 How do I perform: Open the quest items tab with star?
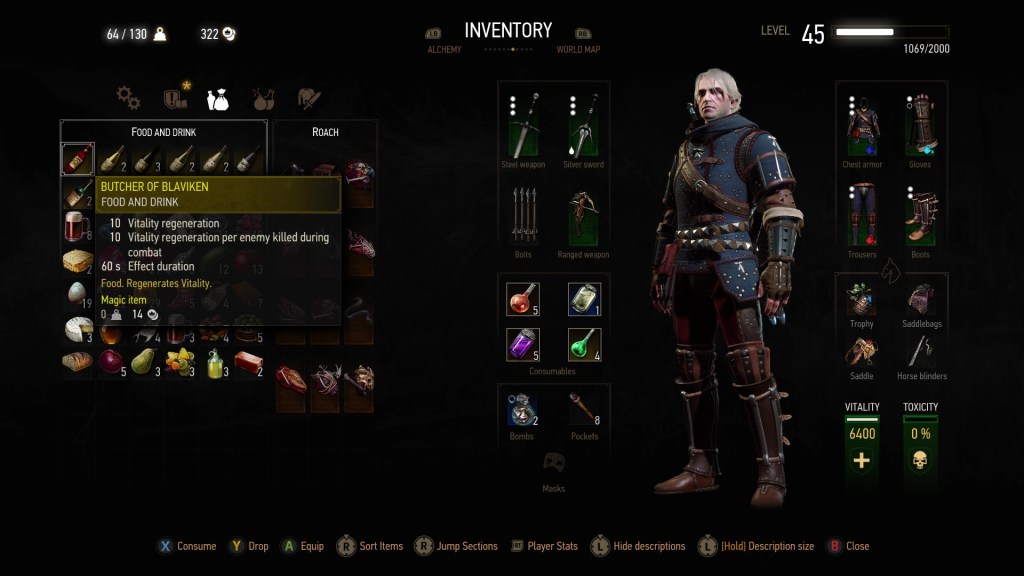[175, 97]
